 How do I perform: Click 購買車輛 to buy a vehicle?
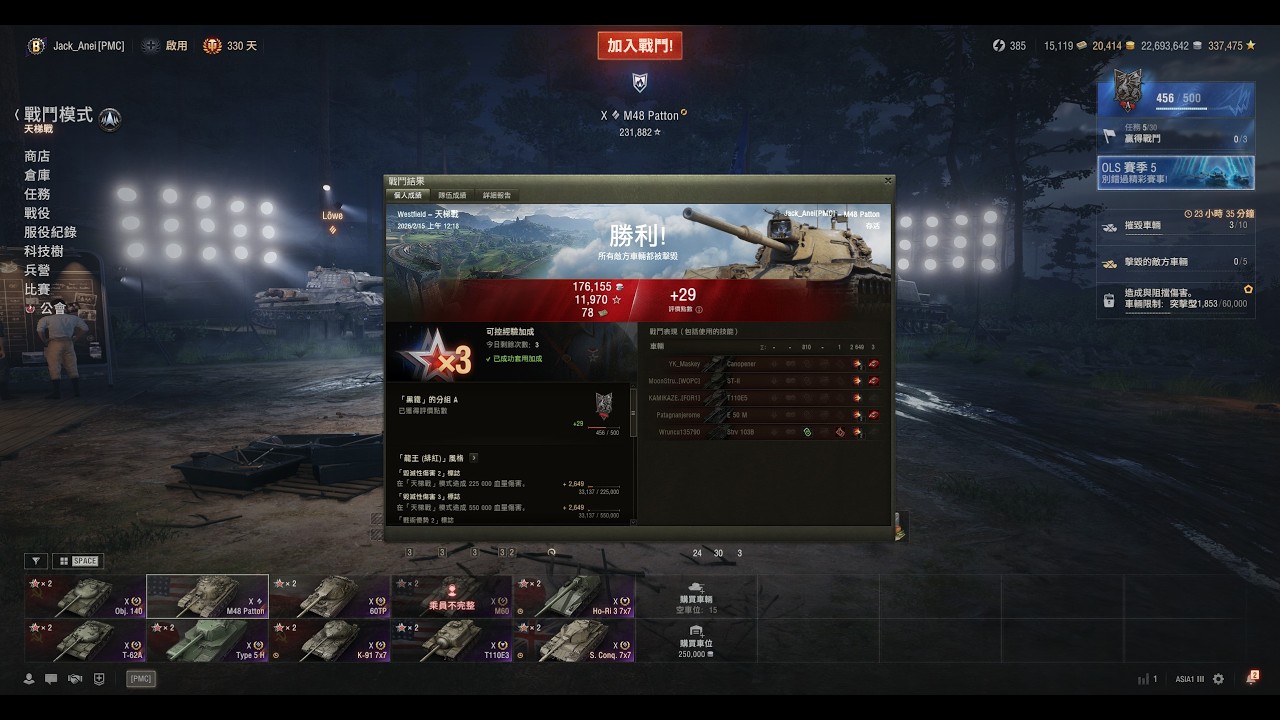coord(695,596)
